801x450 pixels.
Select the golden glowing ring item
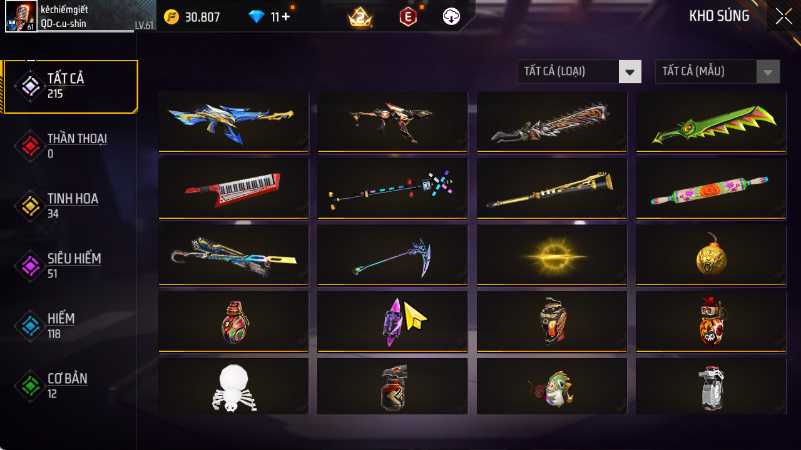(552, 256)
